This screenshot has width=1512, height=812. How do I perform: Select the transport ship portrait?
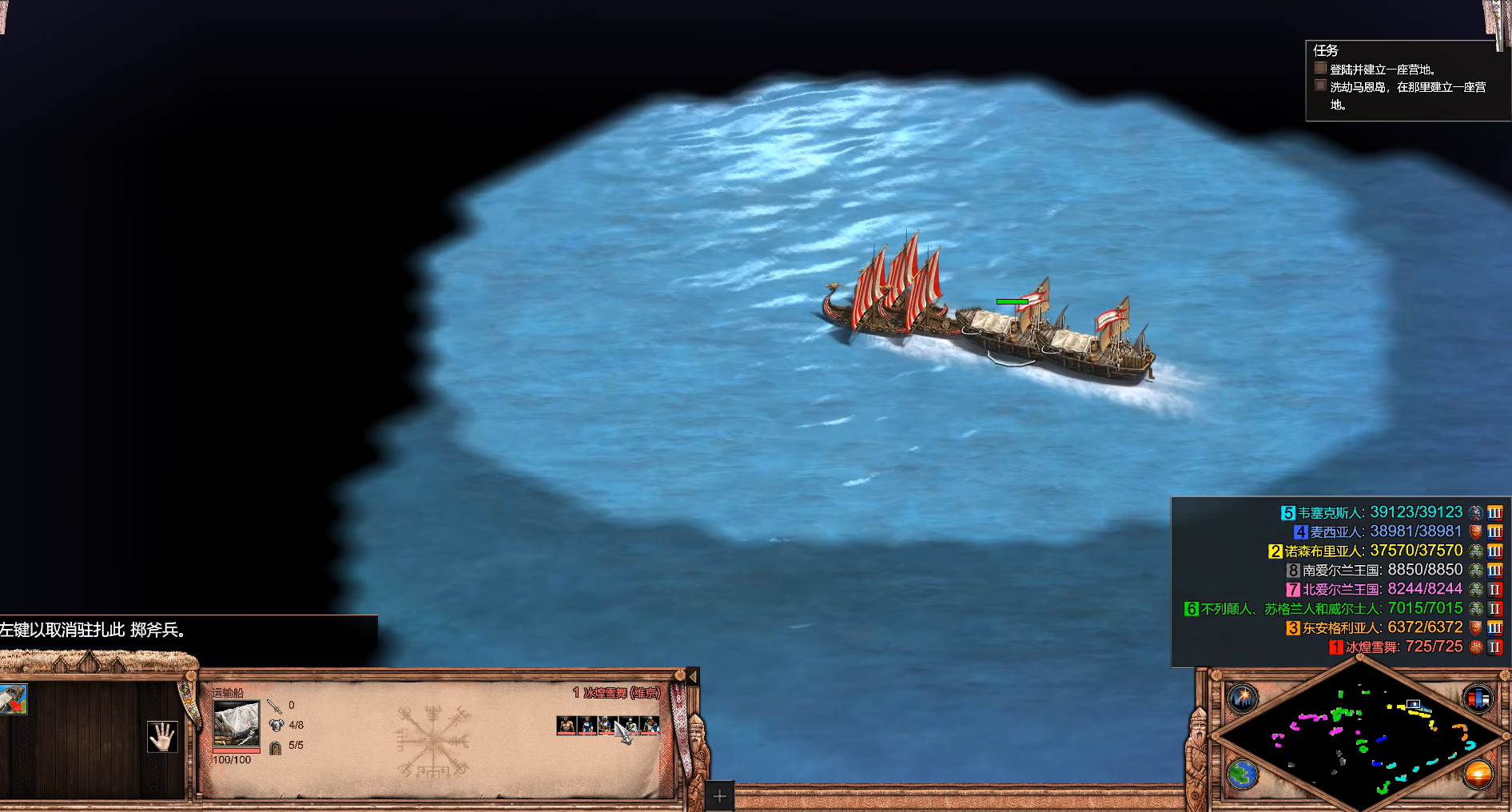pyautogui.click(x=237, y=724)
